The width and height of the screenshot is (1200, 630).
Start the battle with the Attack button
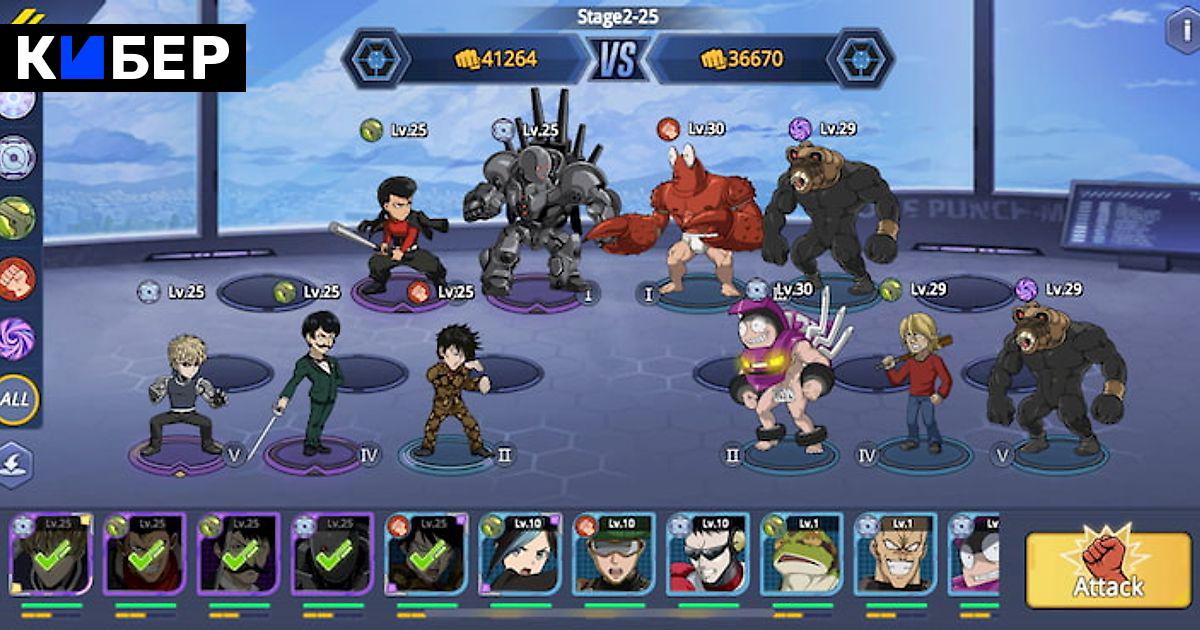click(1107, 570)
